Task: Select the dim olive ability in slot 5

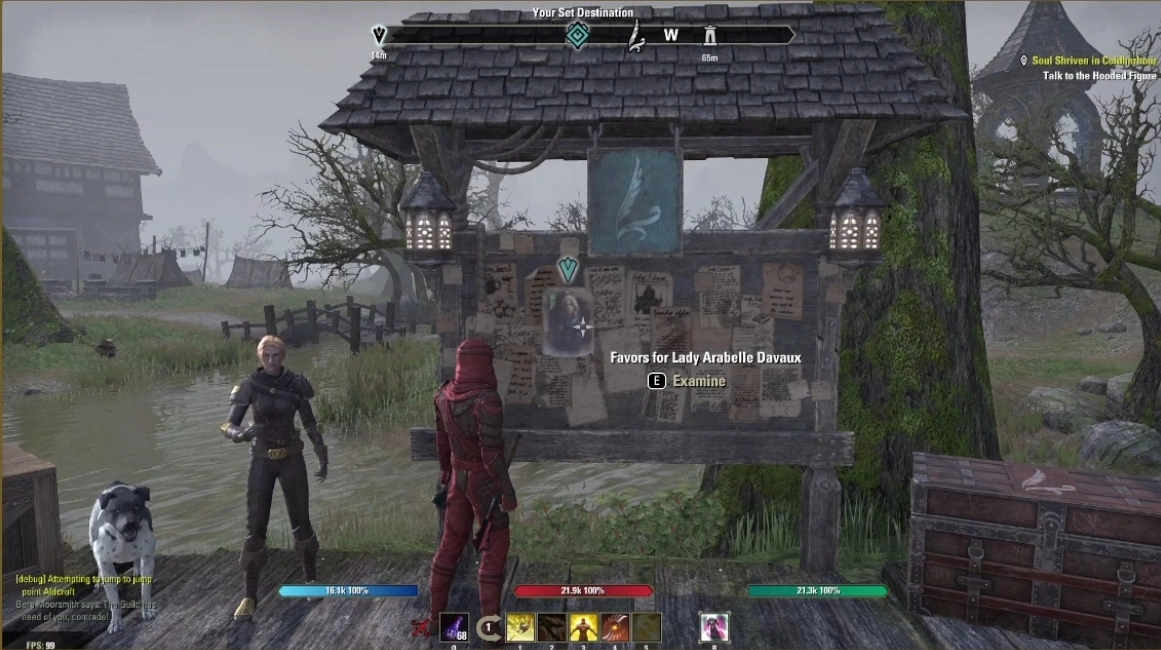Action: [x=647, y=627]
